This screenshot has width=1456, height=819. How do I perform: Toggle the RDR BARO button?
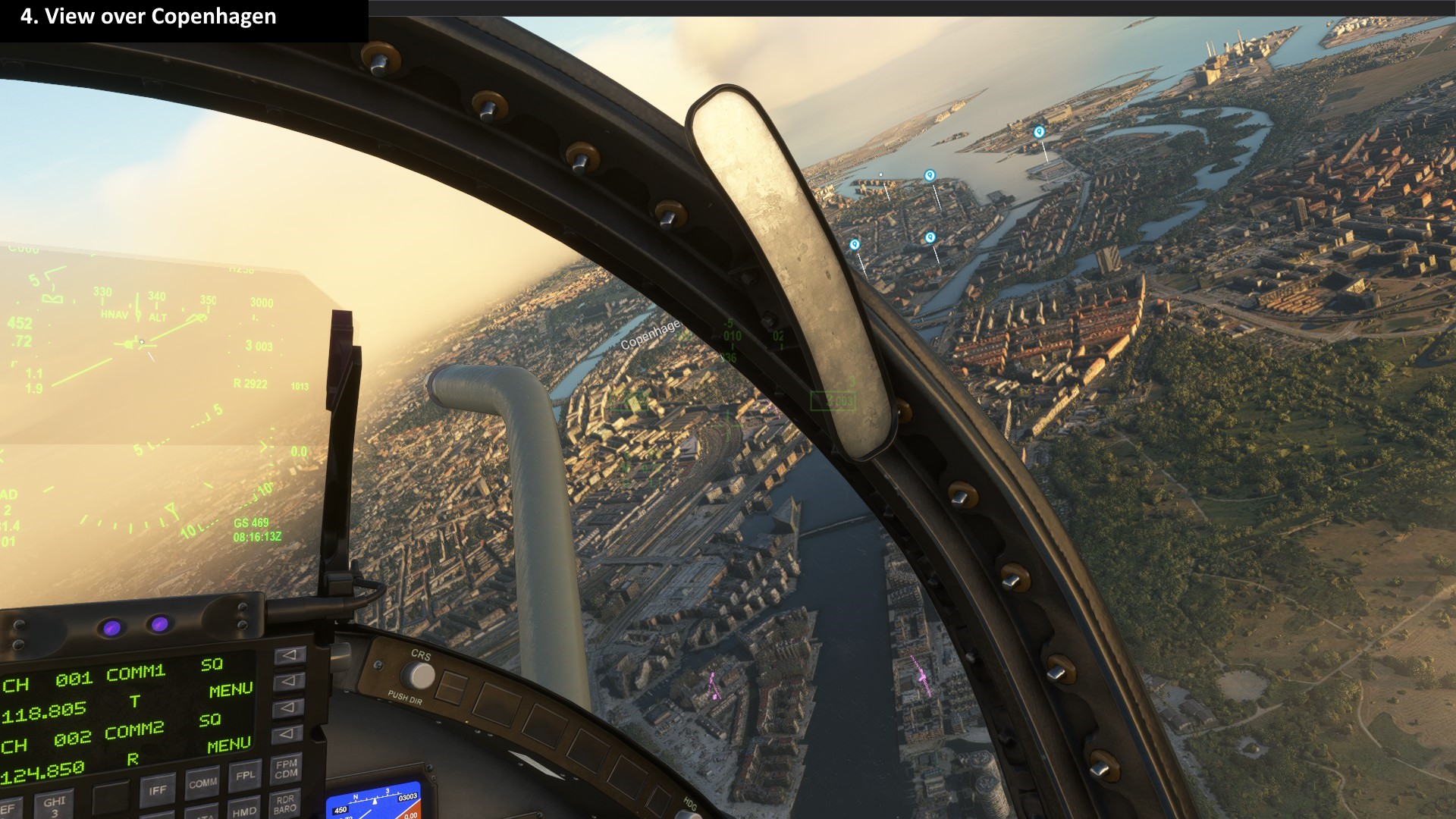[285, 804]
